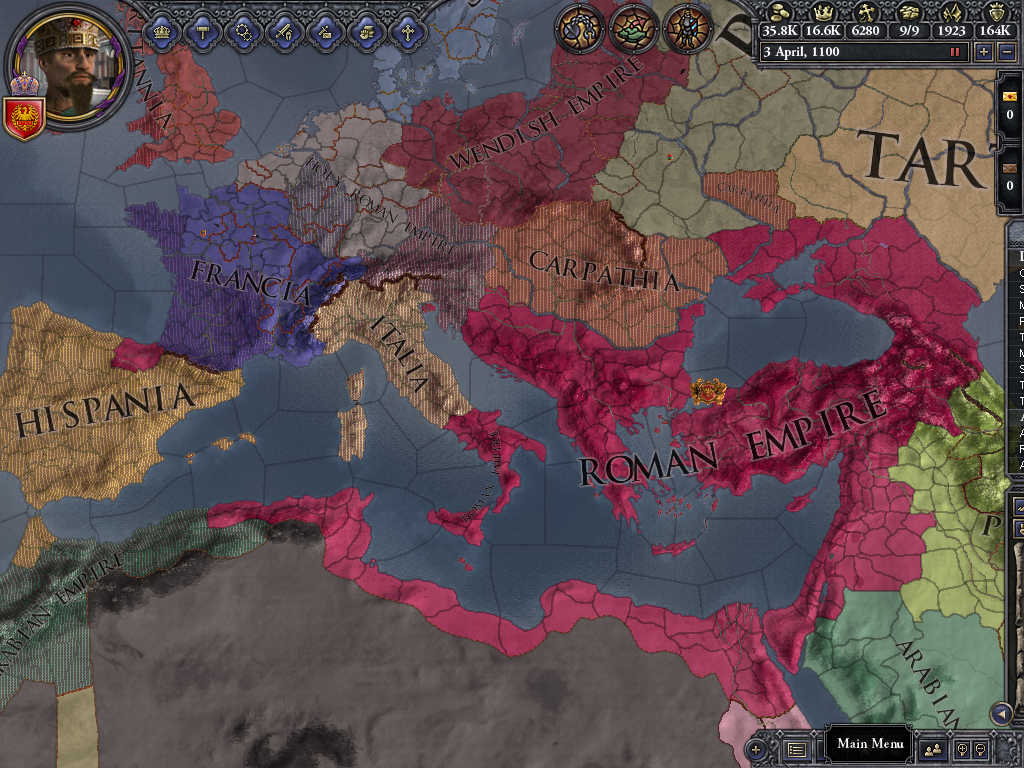Open the sword and shield military tab
The height and width of the screenshot is (768, 1024).
pyautogui.click(x=285, y=31)
